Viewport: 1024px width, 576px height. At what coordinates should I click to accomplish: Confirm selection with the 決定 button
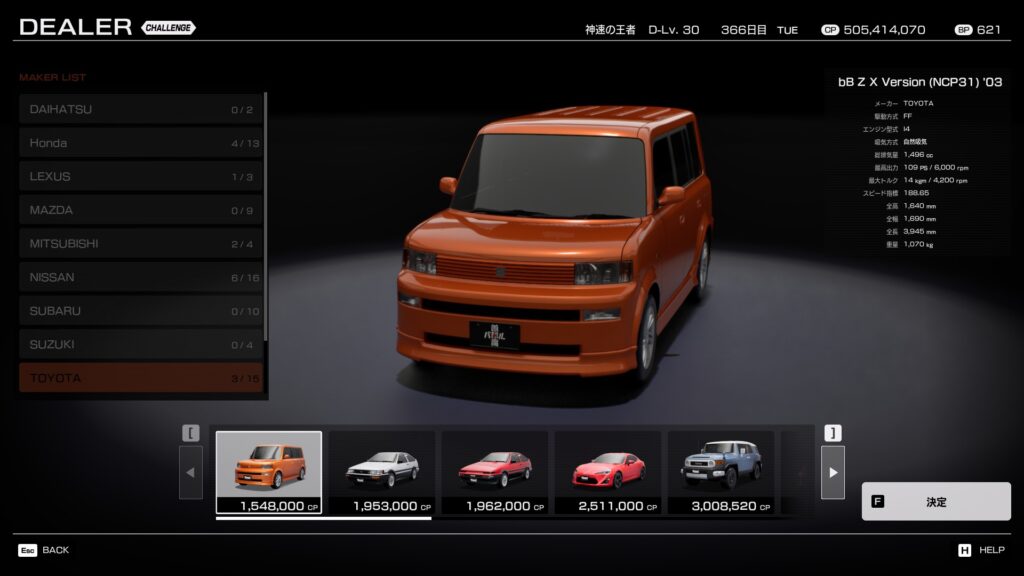[935, 502]
